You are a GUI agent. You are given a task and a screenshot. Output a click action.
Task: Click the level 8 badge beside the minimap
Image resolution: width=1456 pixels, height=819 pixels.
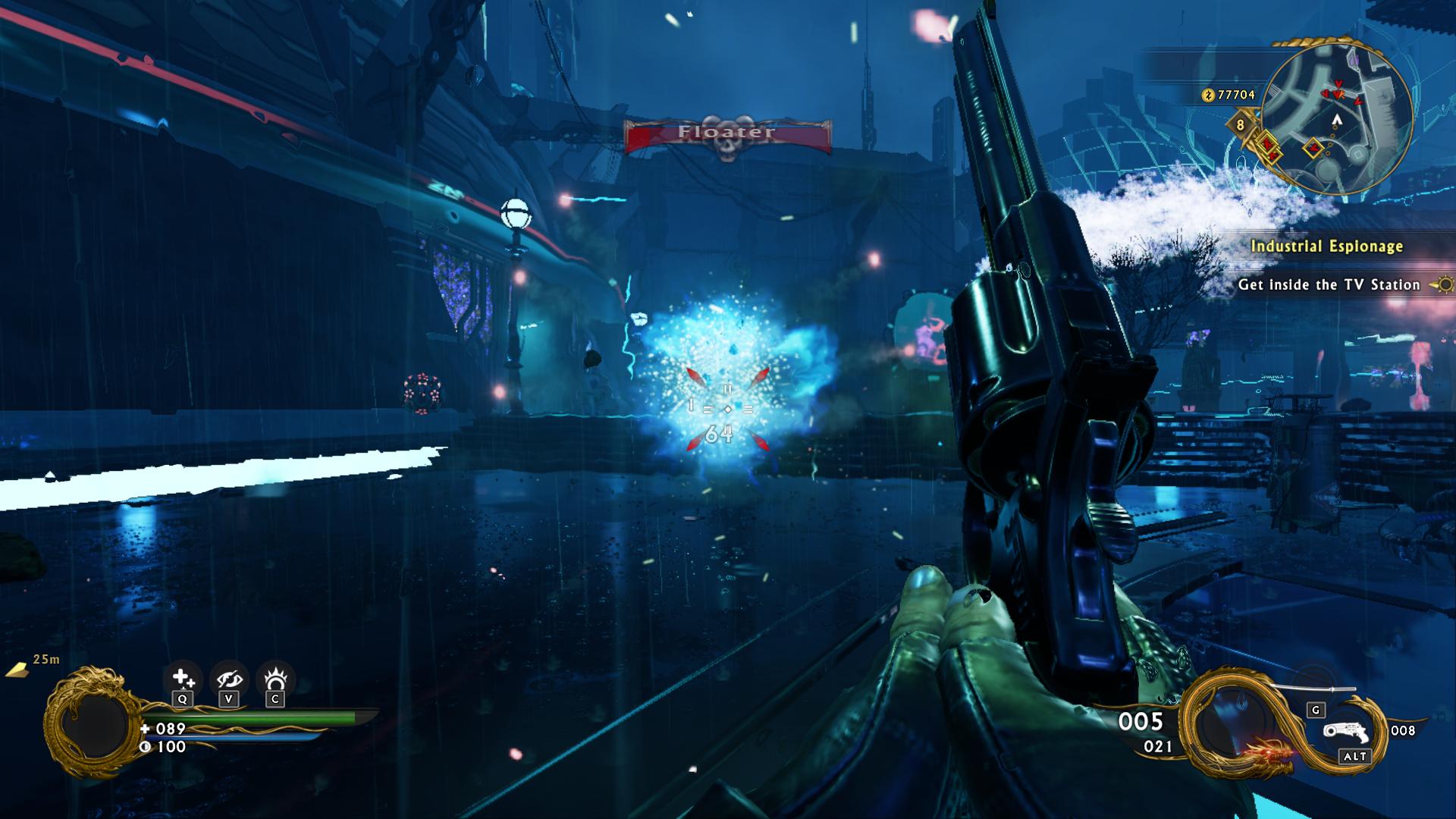pyautogui.click(x=1241, y=124)
